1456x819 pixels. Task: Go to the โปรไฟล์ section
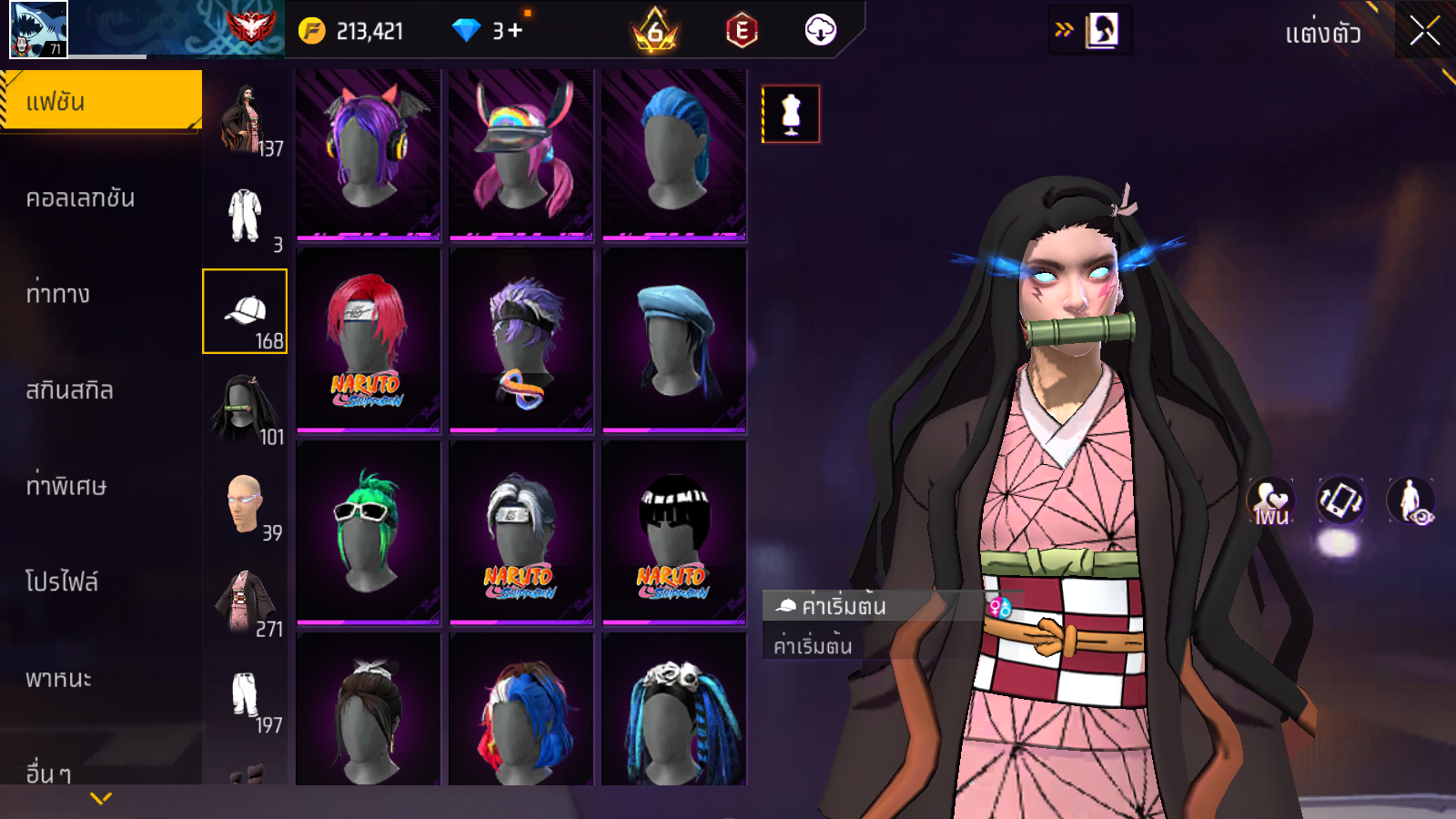62,581
